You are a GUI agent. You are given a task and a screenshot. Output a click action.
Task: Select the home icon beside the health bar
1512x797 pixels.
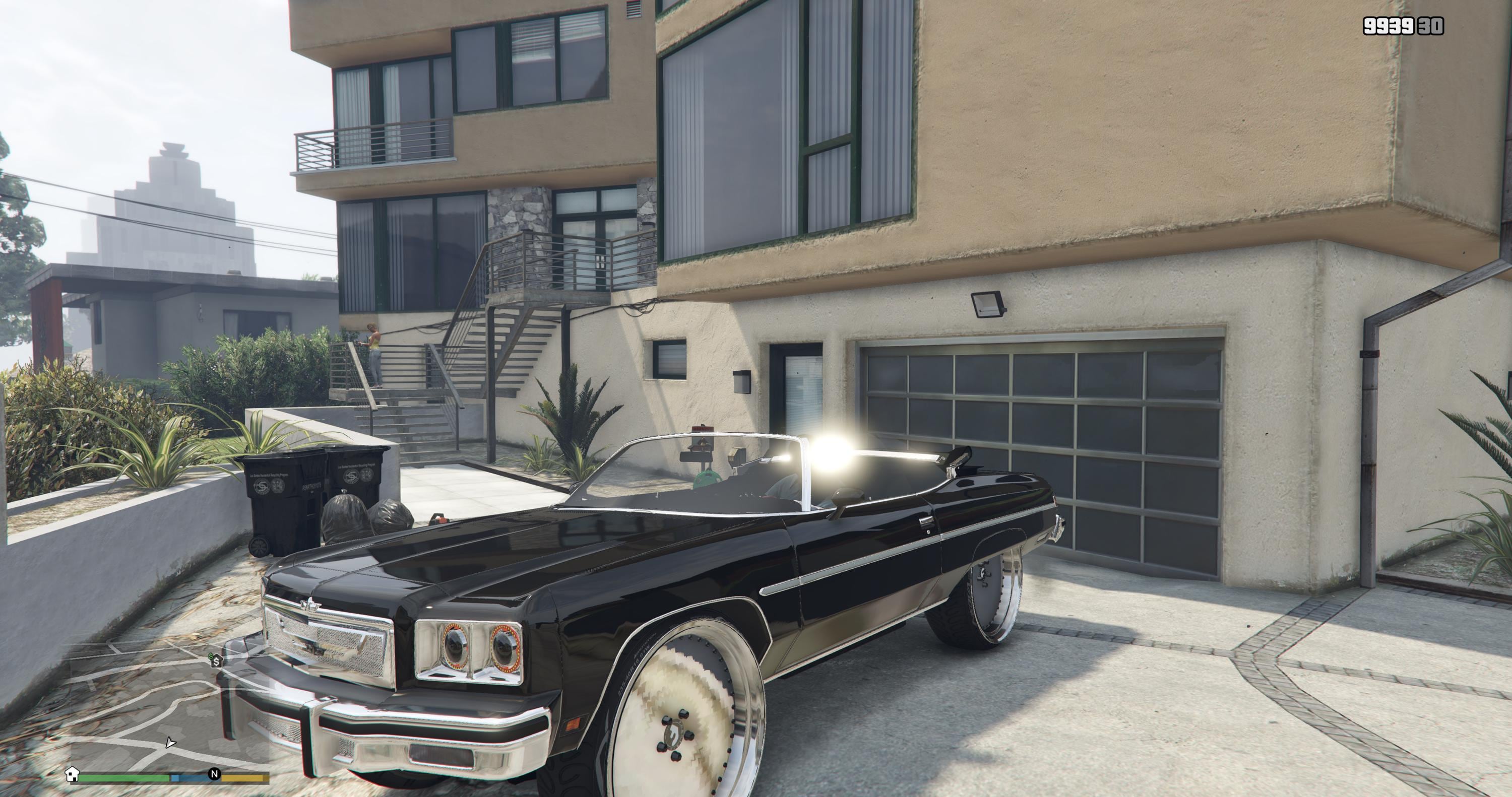point(72,775)
